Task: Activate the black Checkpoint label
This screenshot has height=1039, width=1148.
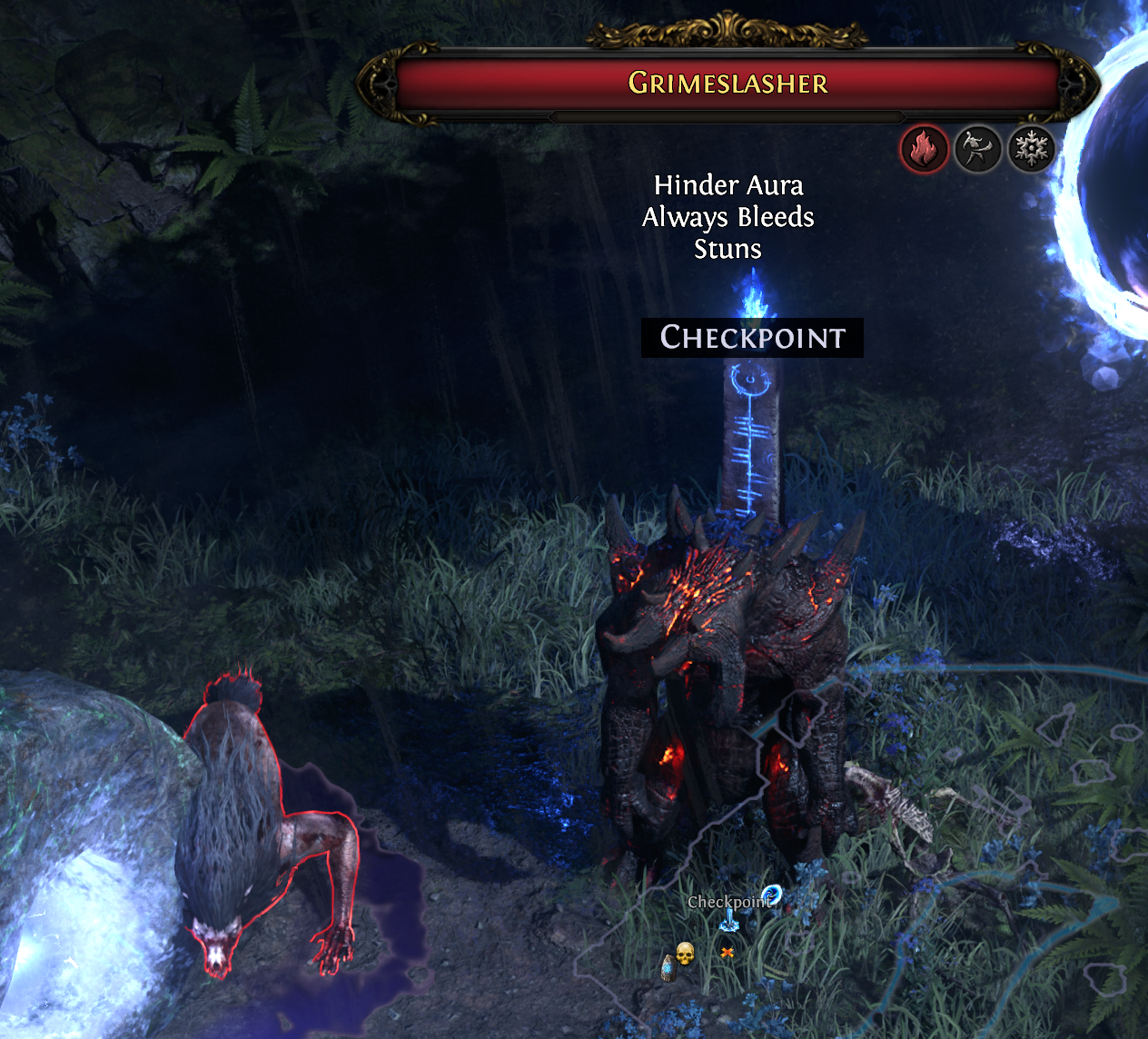Action: [752, 338]
